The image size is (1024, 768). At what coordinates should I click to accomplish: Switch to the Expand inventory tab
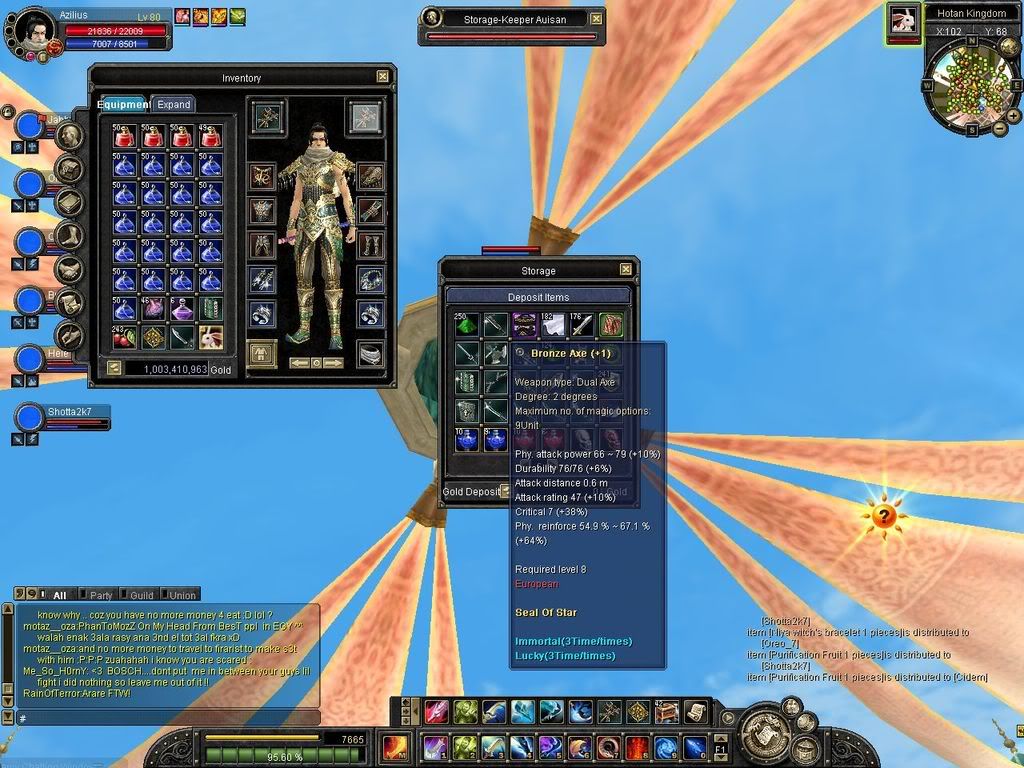[x=174, y=104]
